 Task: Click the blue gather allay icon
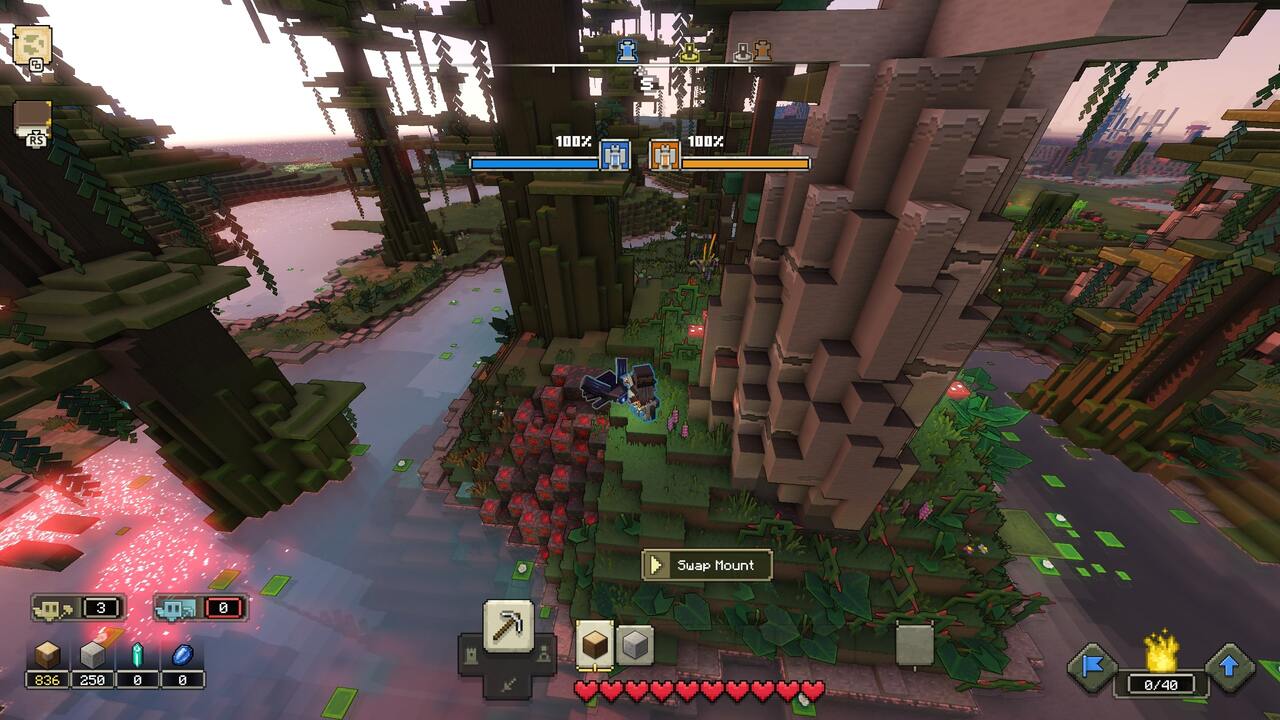click(615, 154)
